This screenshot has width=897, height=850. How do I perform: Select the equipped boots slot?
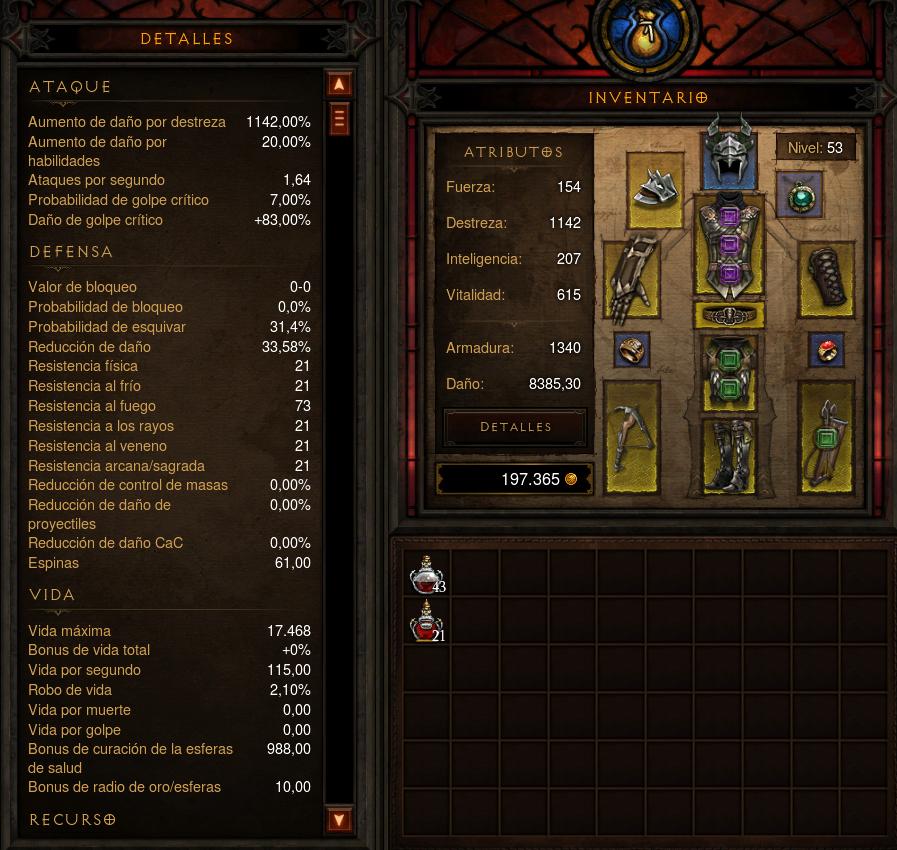pyautogui.click(x=729, y=456)
